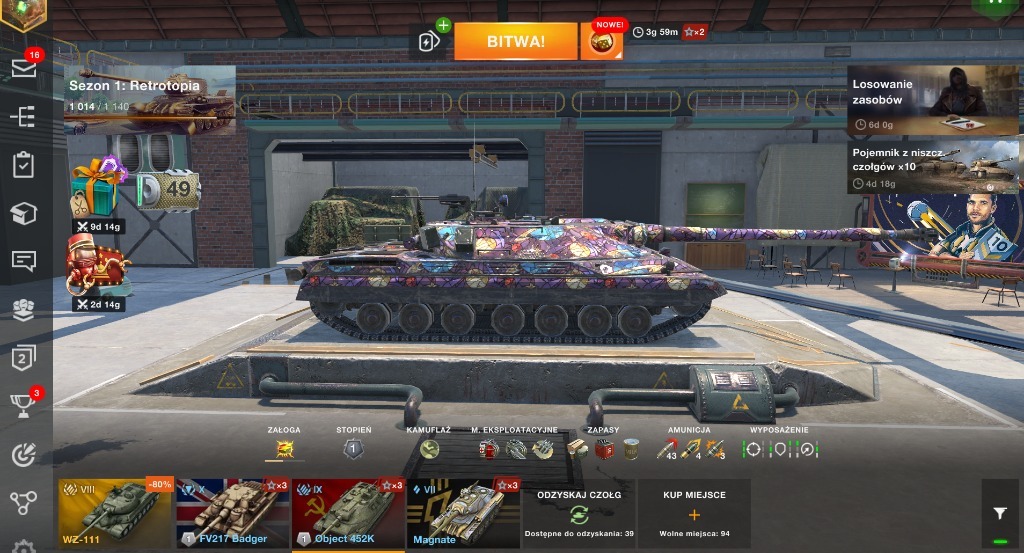Open the Losowanie zasobów offer

point(932,100)
